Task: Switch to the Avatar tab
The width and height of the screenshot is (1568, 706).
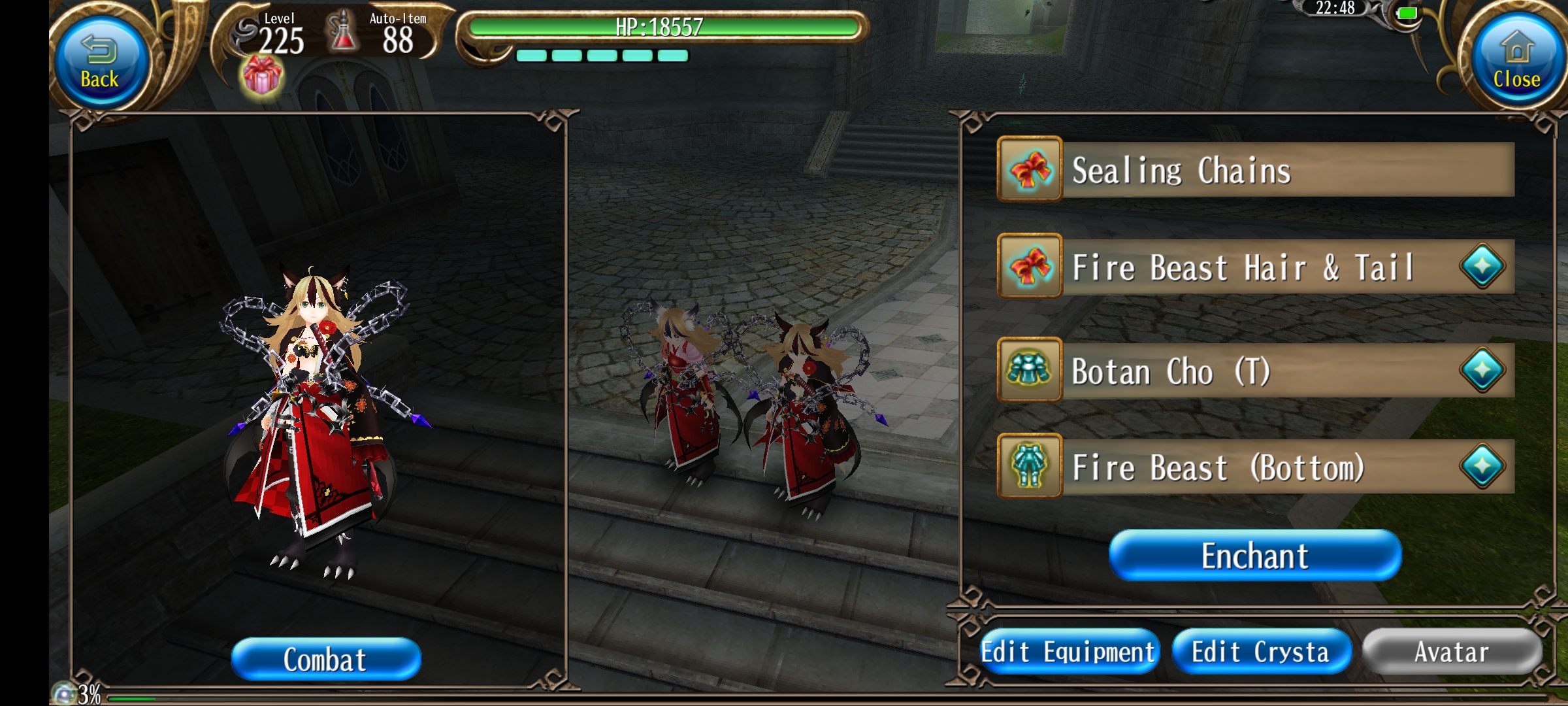Action: pos(1451,652)
